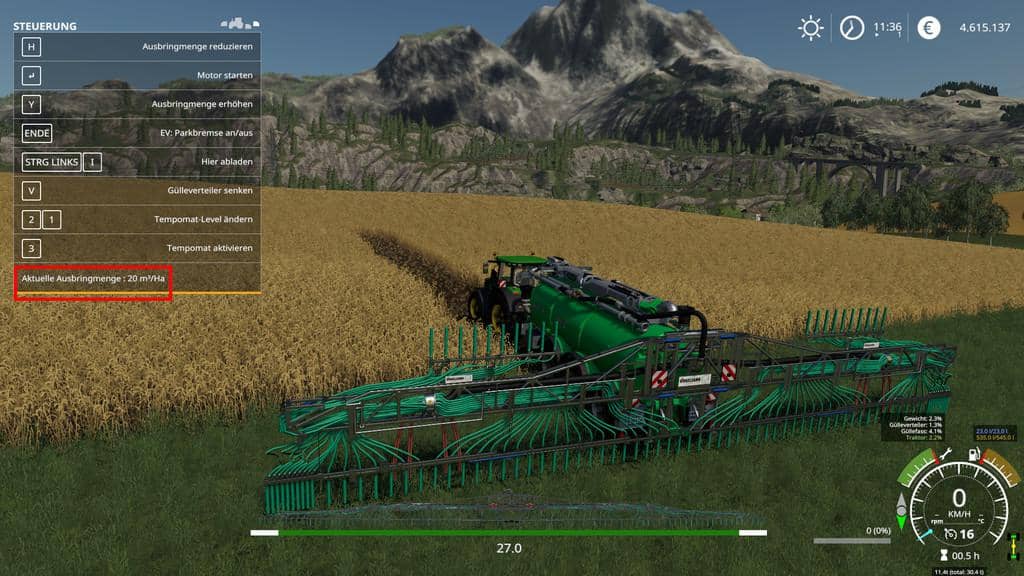Screen dimensions: 1024x576
Task: Click the Steuerung help panel header
Action: point(45,26)
